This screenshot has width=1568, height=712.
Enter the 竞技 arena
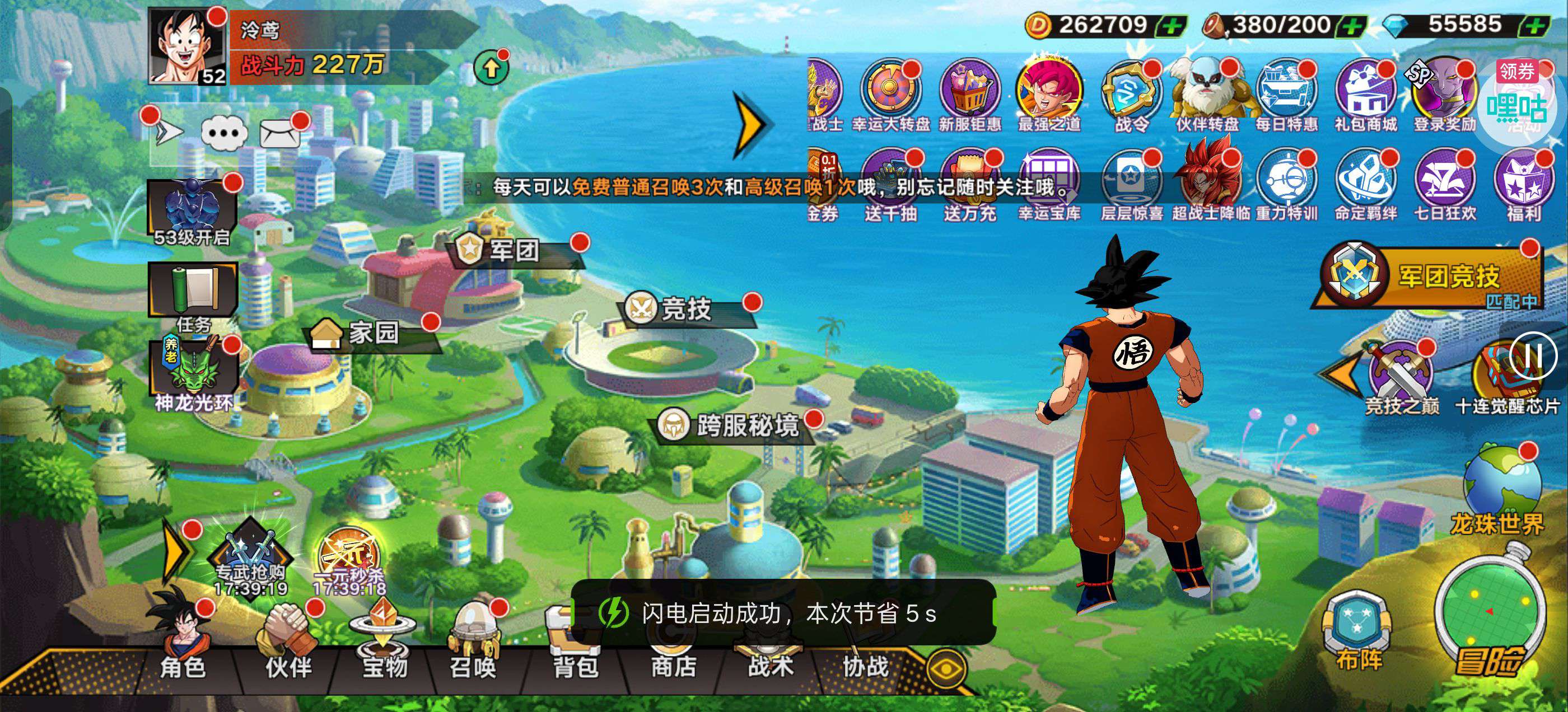point(686,308)
